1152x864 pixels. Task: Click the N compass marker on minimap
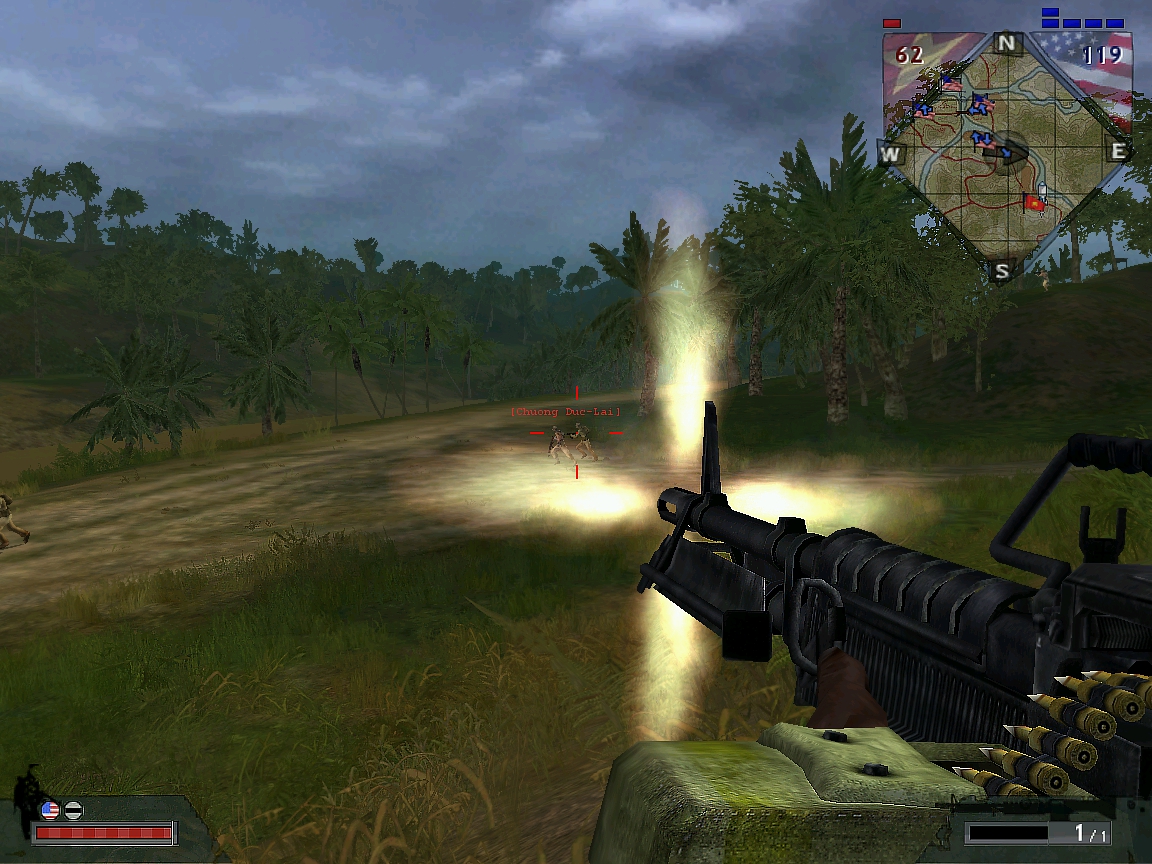pos(1006,43)
